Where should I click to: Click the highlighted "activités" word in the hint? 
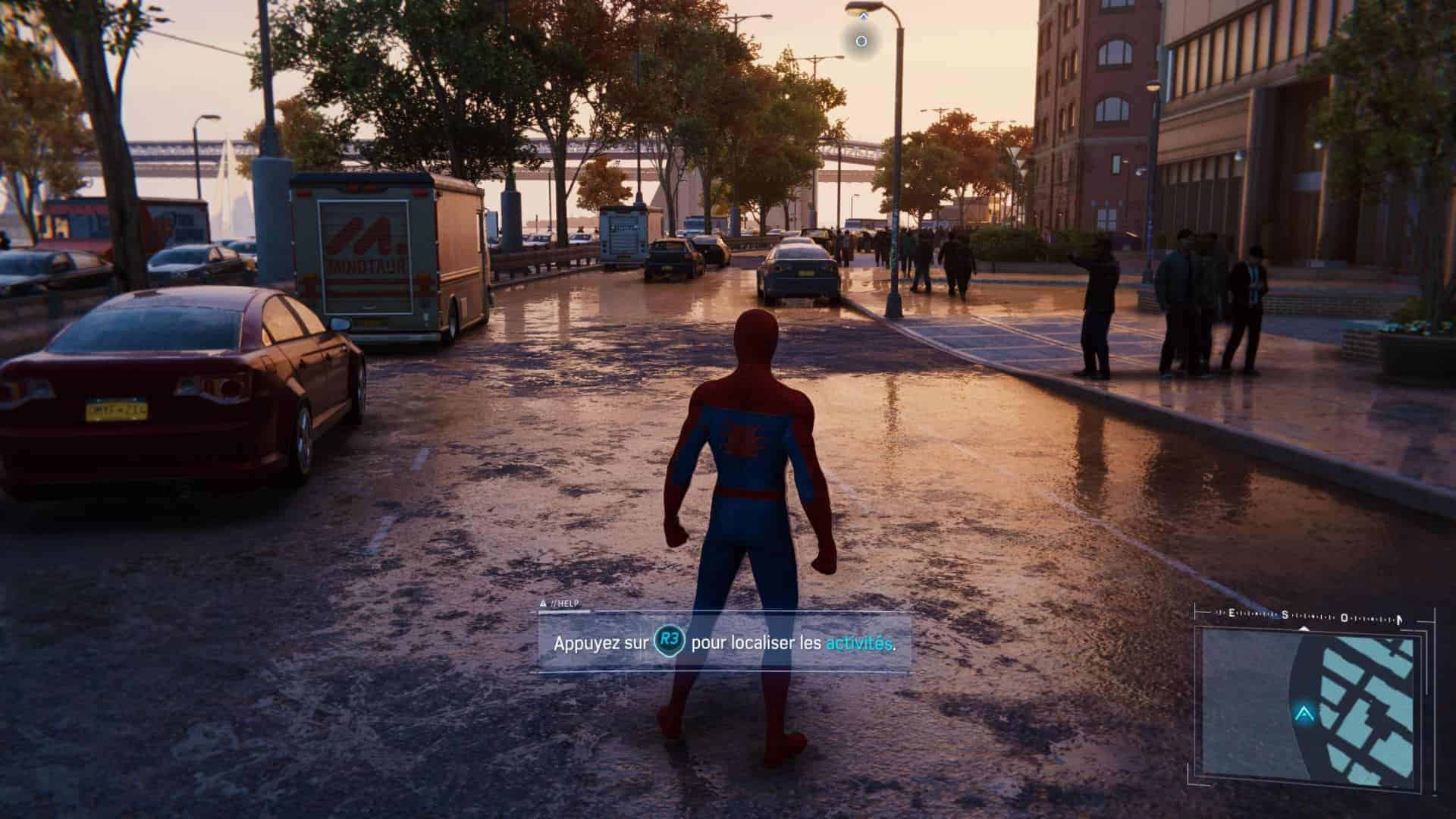coord(858,644)
